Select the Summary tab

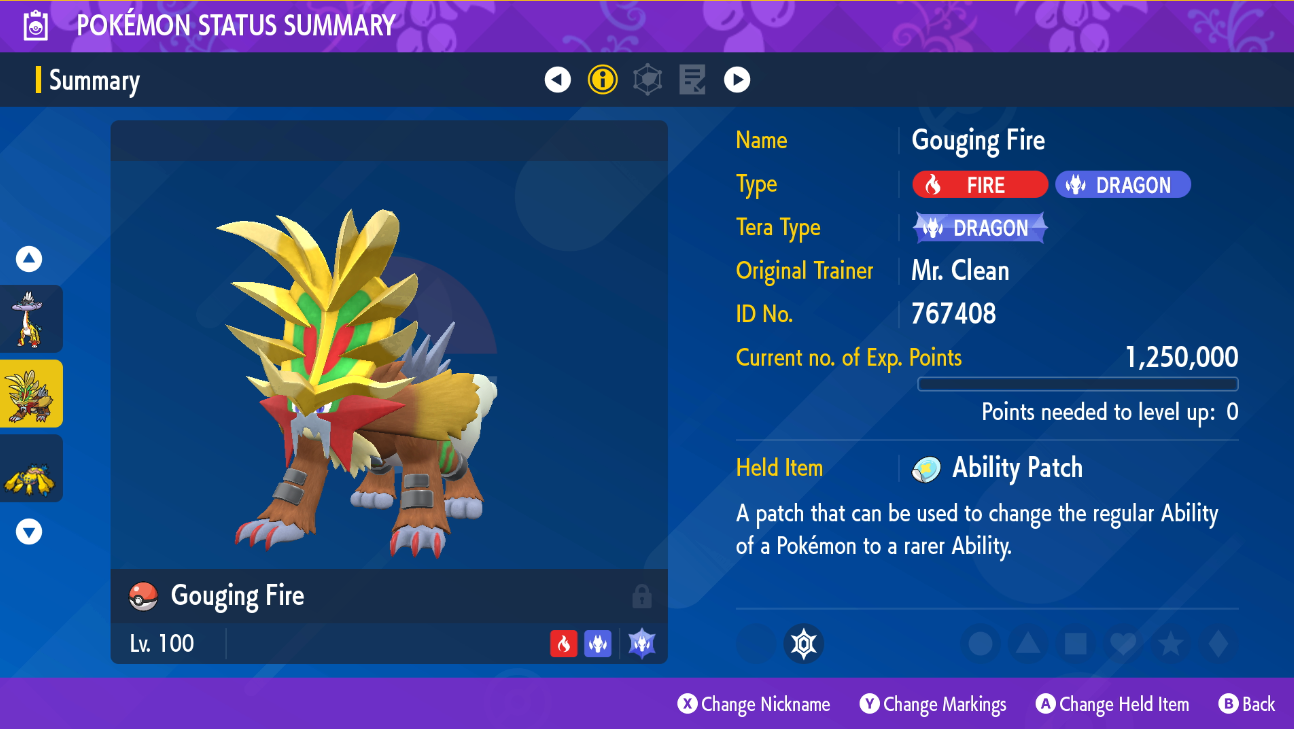[x=97, y=80]
